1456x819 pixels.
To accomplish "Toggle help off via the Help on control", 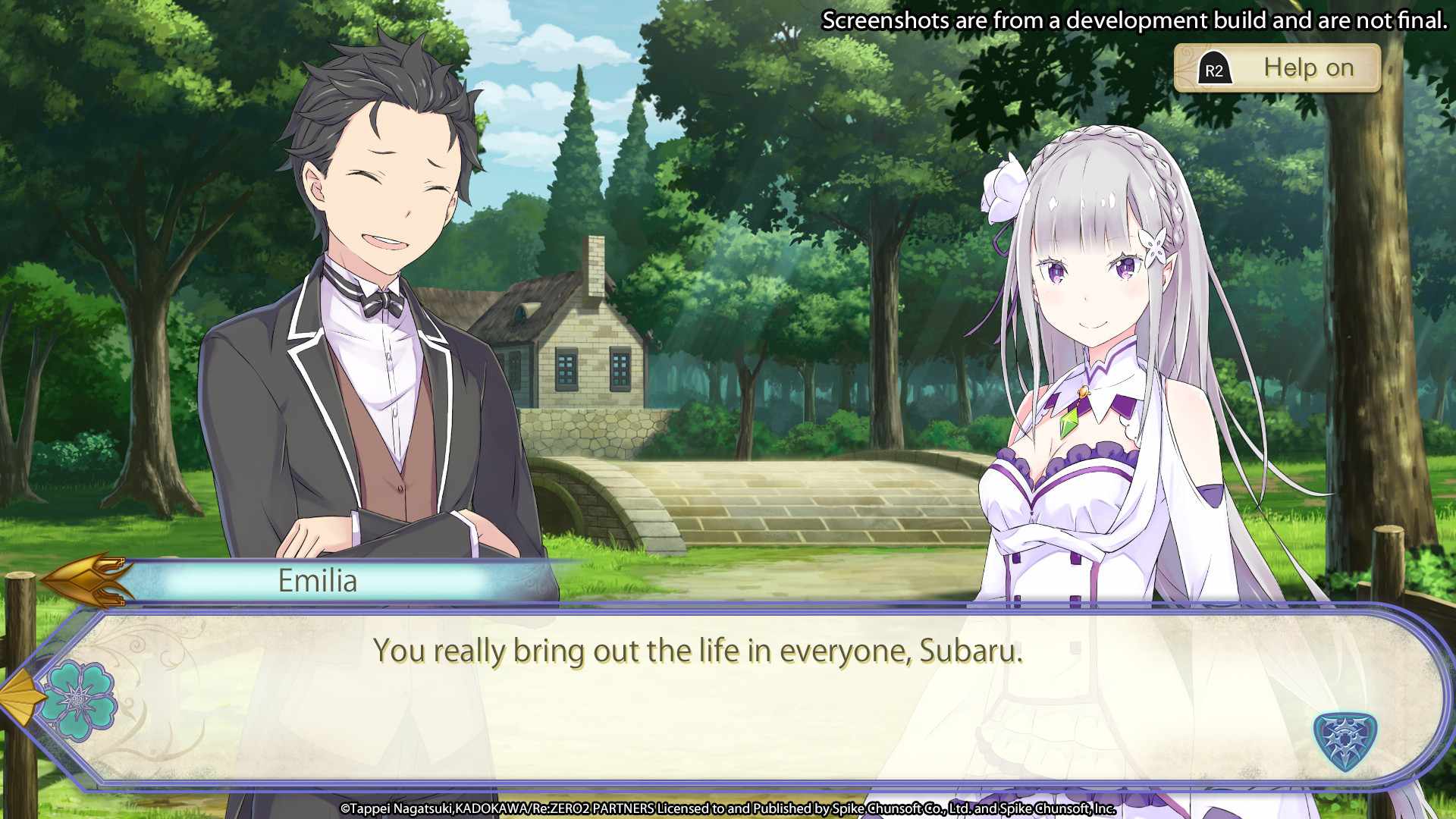I will tap(1308, 67).
